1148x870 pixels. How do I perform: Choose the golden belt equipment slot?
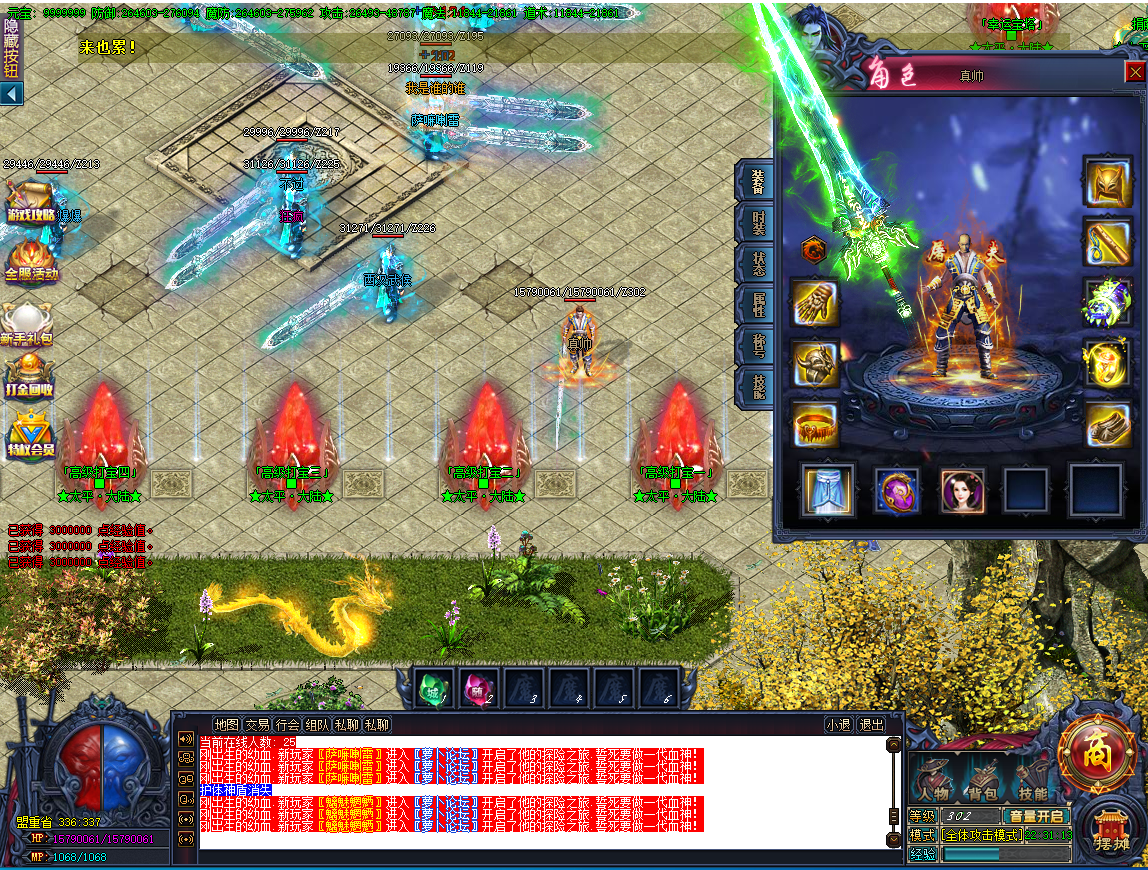(x=815, y=424)
